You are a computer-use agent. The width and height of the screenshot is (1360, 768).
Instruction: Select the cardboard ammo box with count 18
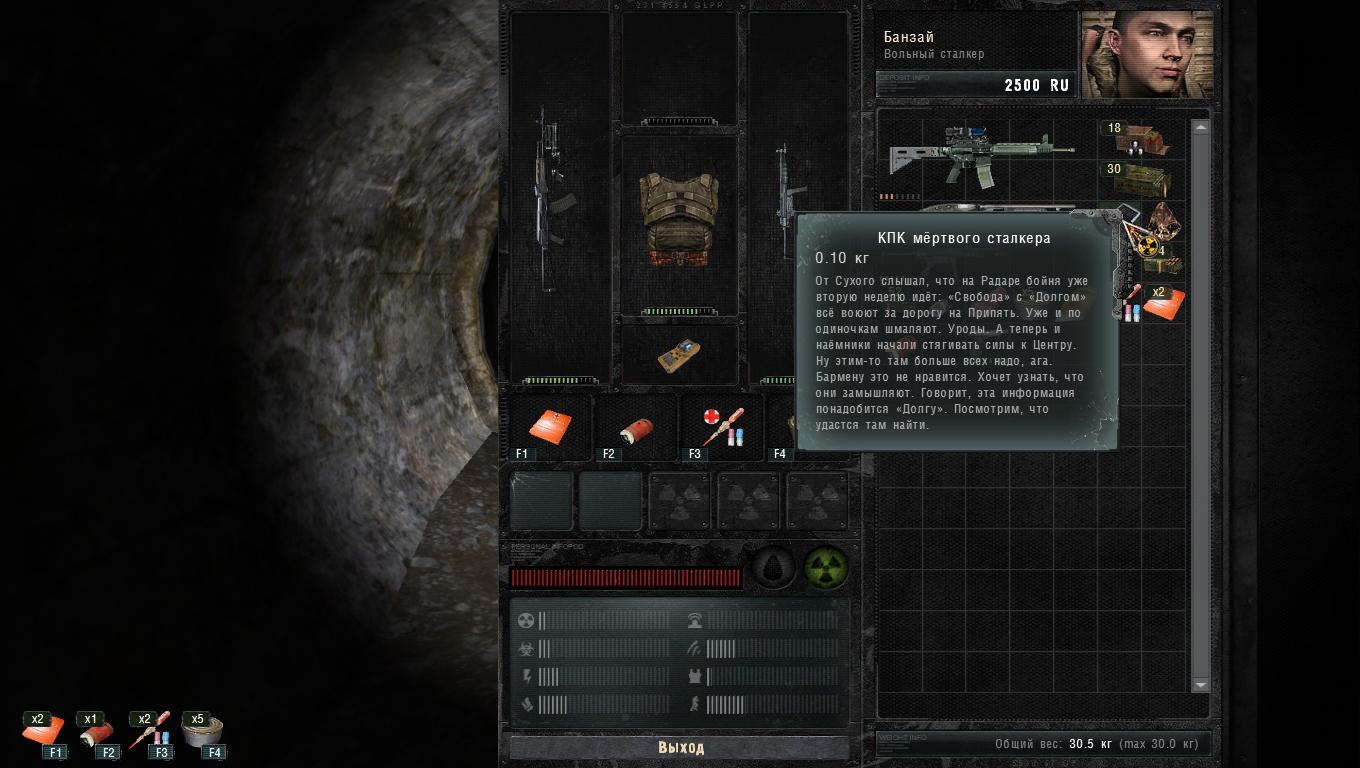[1142, 141]
